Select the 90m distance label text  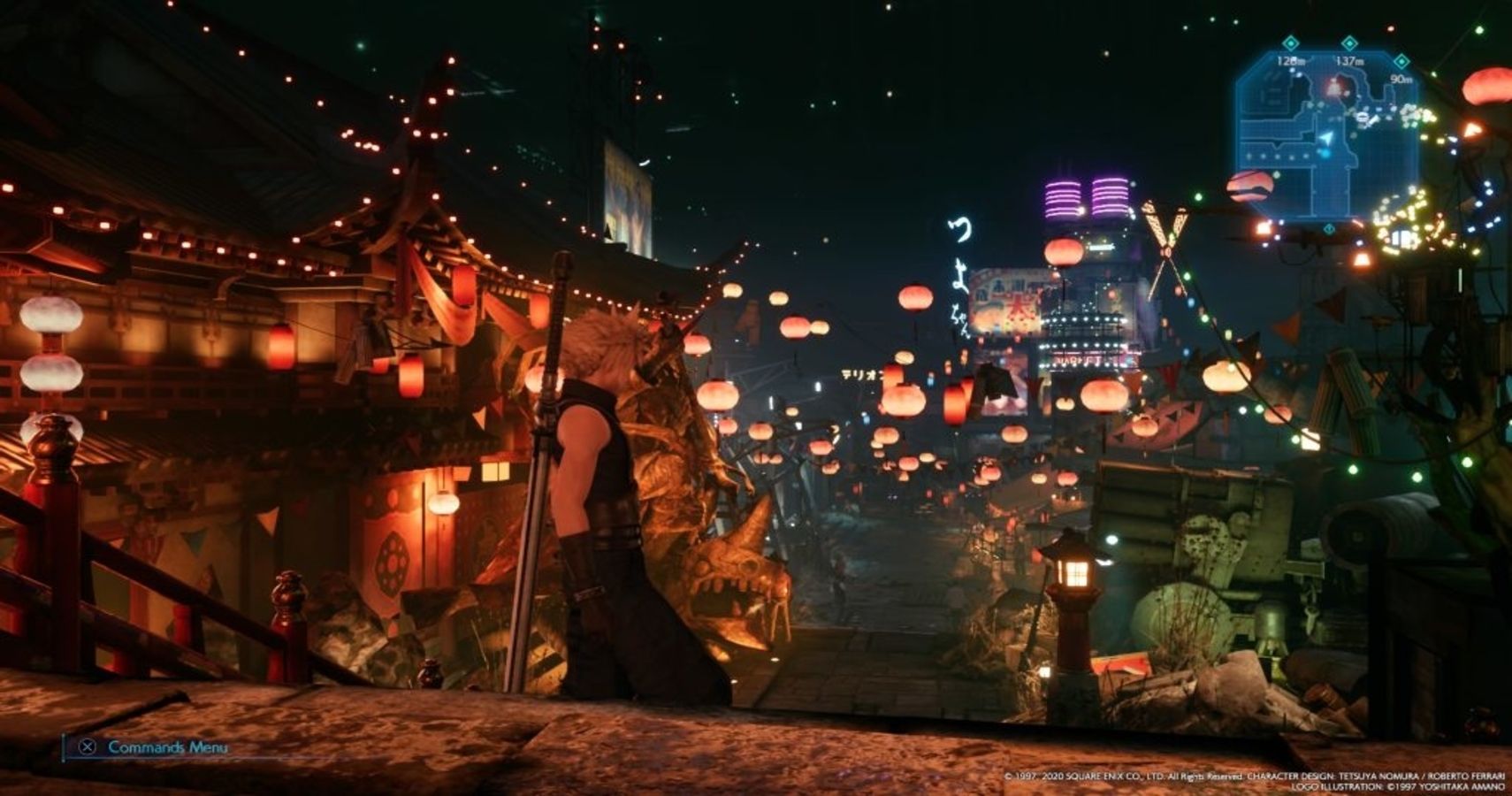pos(1399,79)
